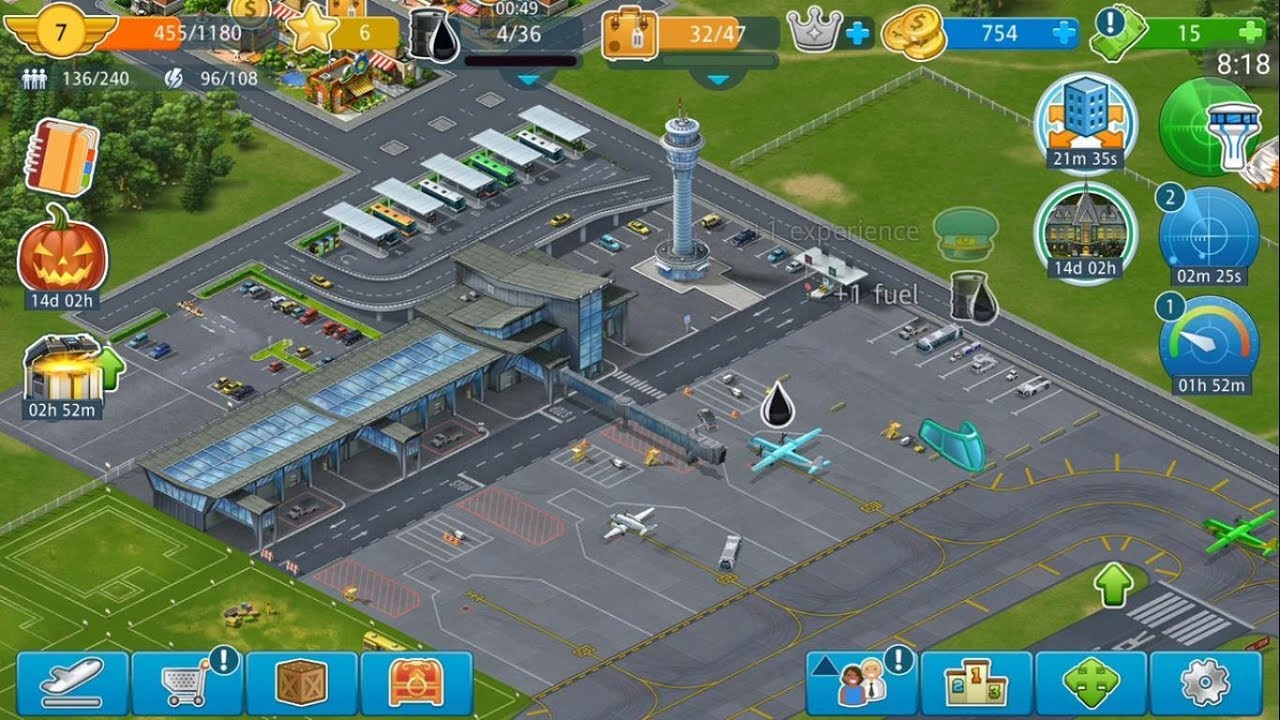Open the shopping cart store

click(x=188, y=684)
